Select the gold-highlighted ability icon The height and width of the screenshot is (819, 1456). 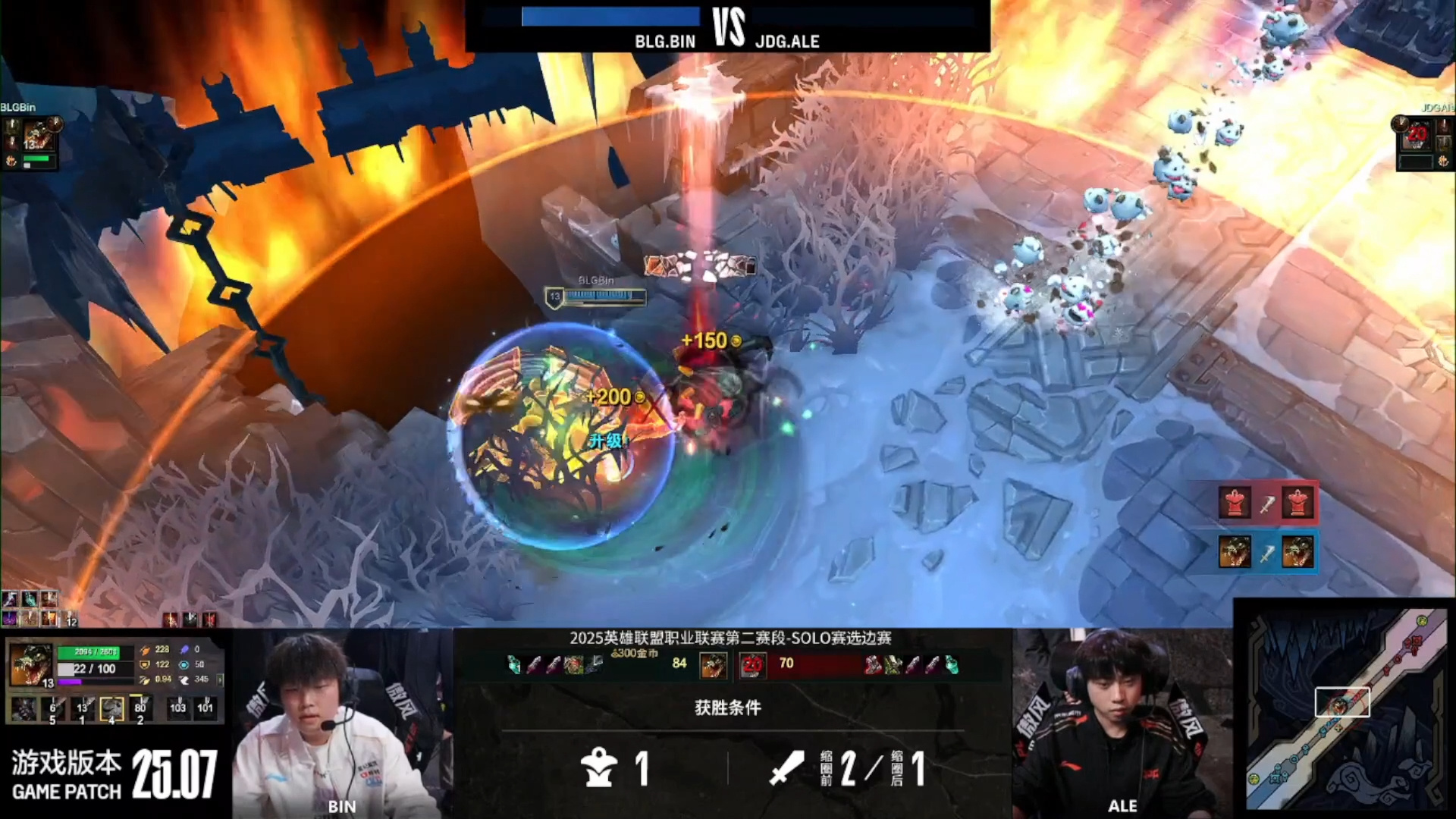tap(111, 708)
